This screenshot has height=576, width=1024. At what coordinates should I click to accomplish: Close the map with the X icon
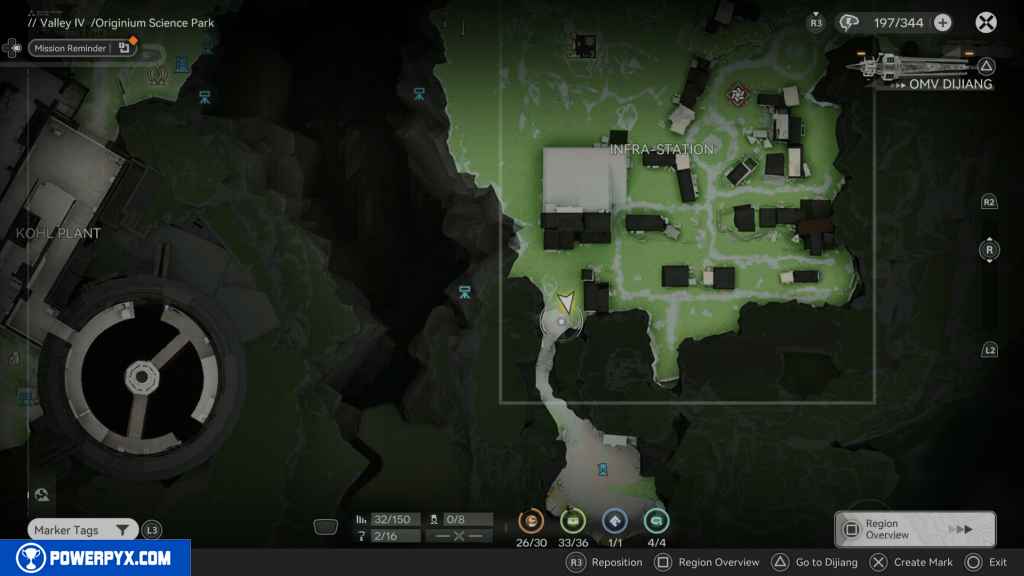[986, 23]
